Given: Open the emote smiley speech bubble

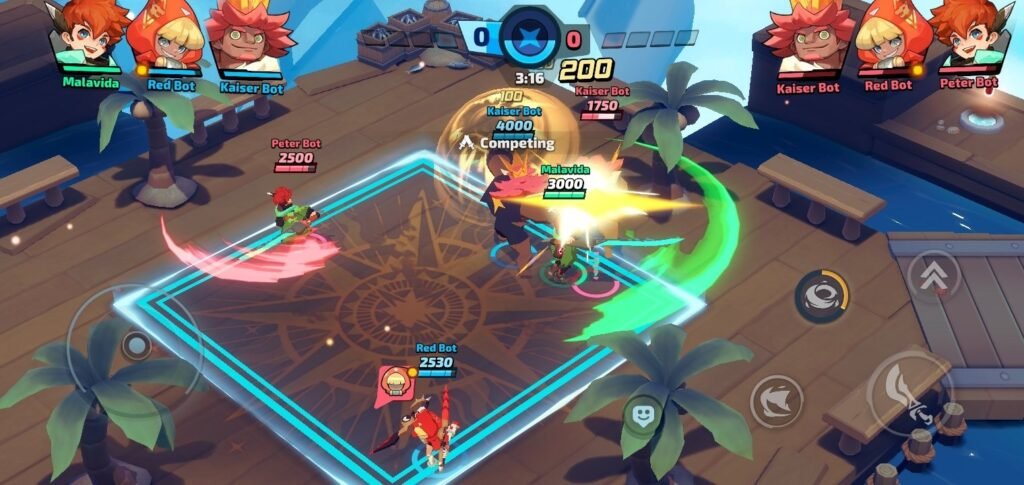Looking at the screenshot, I should (x=643, y=414).
